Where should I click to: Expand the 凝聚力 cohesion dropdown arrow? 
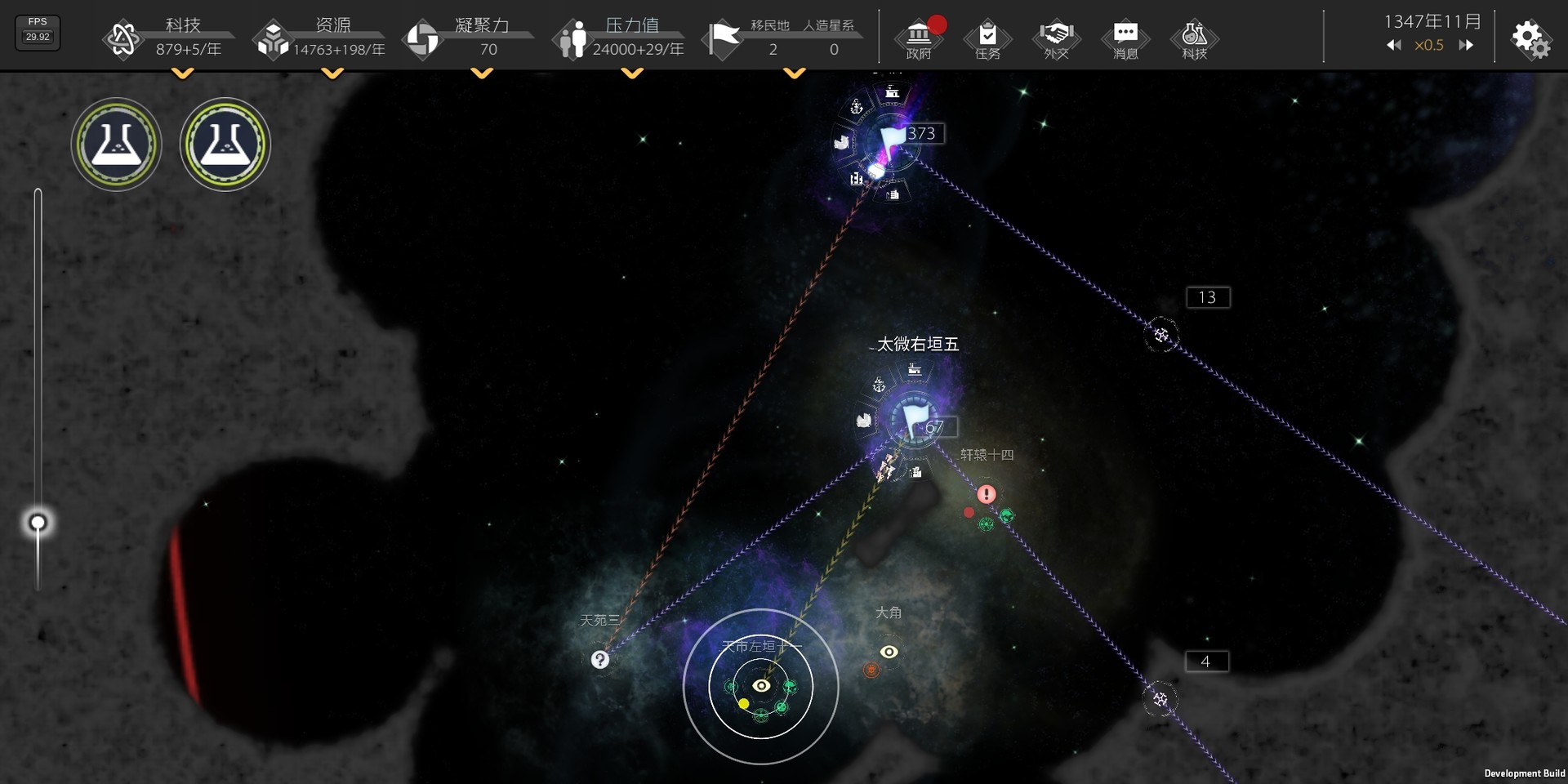(x=483, y=74)
